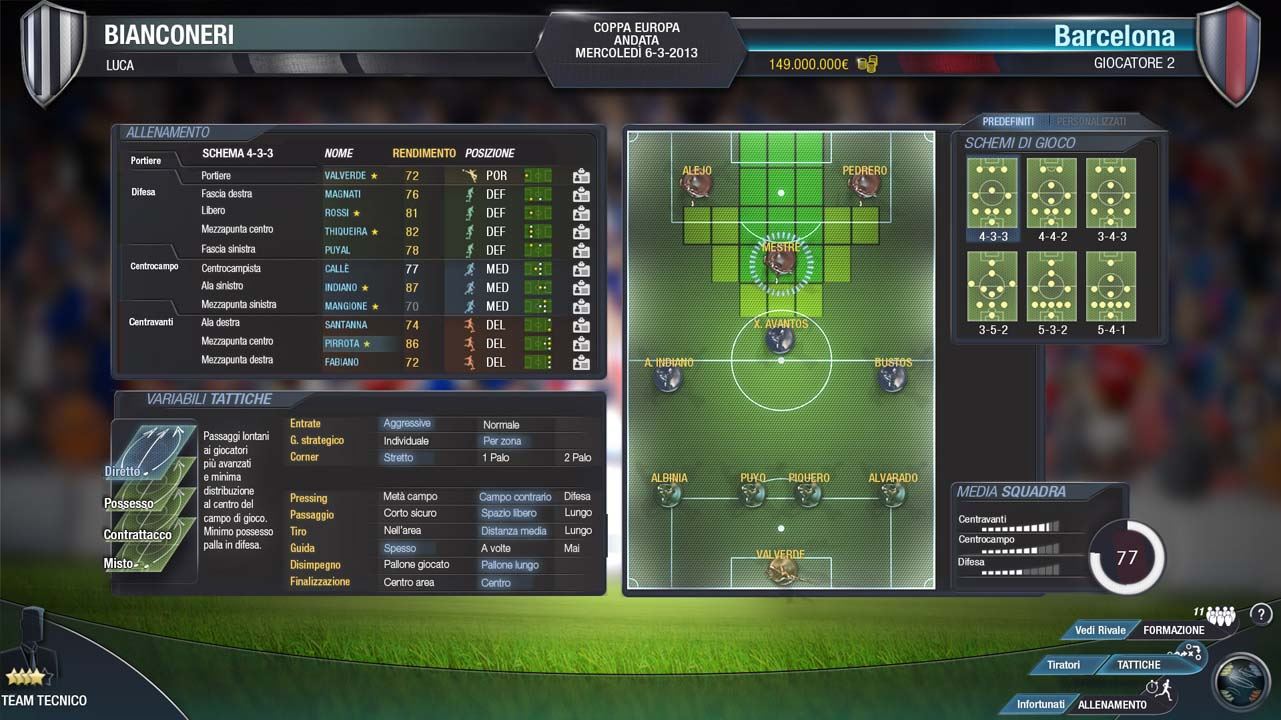View the Infortunati list
The width and height of the screenshot is (1281, 720).
click(1040, 704)
